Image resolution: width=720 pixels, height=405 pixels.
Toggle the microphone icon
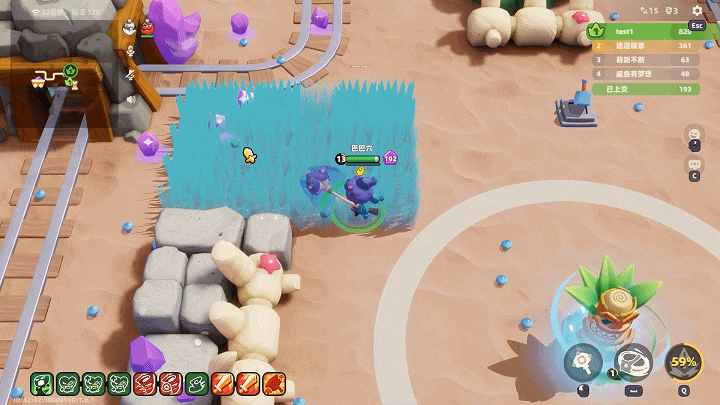click(x=130, y=51)
